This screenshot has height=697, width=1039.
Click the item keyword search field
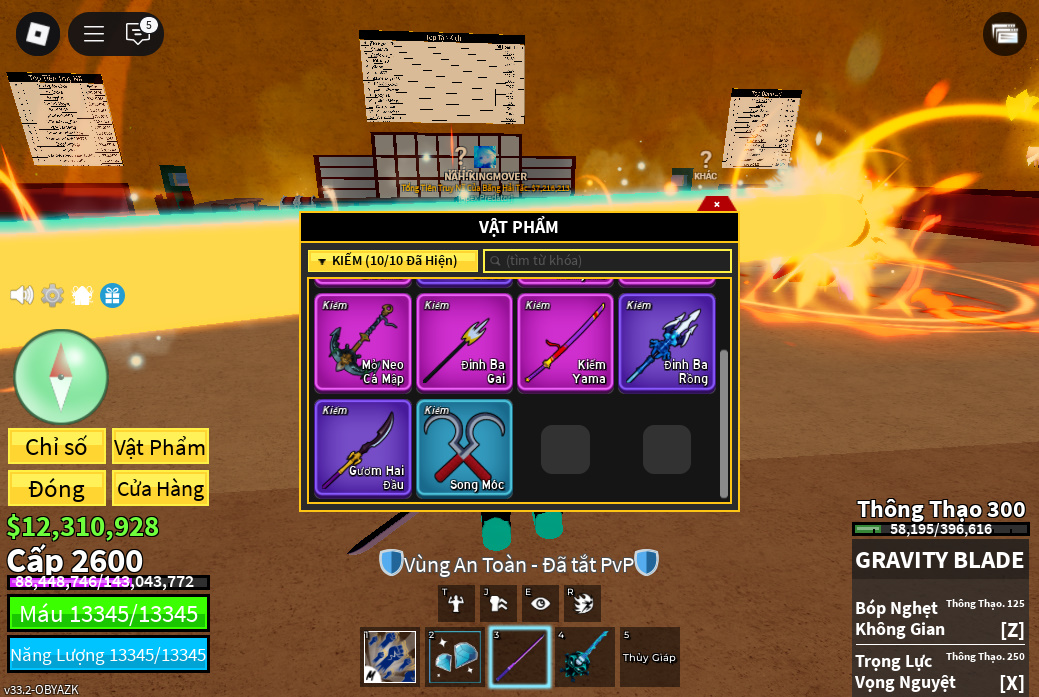[x=608, y=261]
